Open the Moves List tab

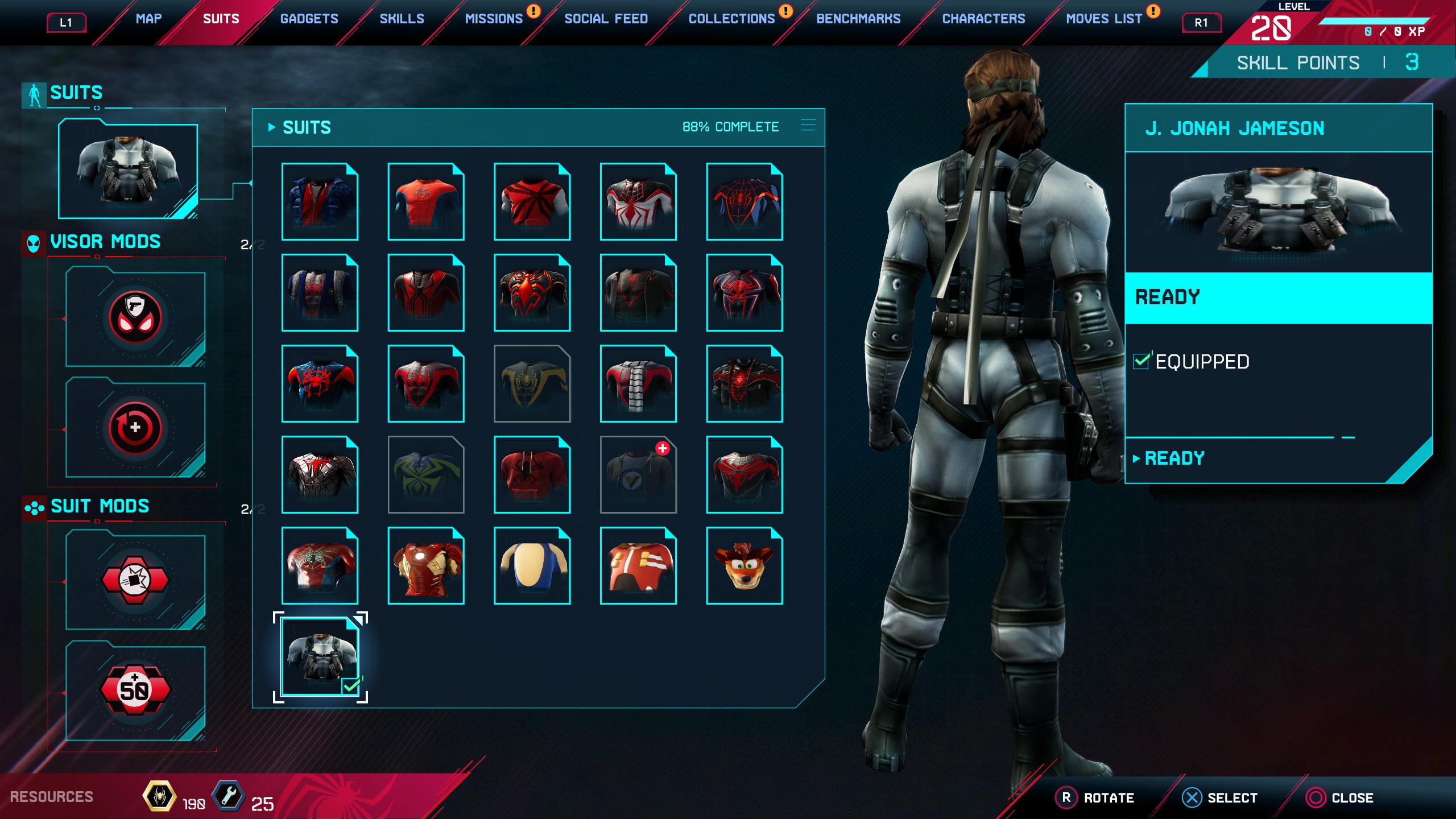pos(1103,19)
